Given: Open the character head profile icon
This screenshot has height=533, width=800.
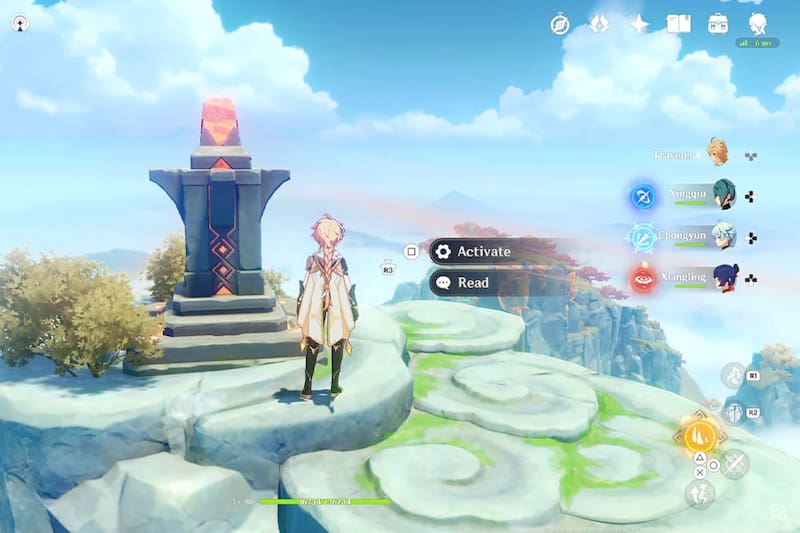Looking at the screenshot, I should (757, 24).
